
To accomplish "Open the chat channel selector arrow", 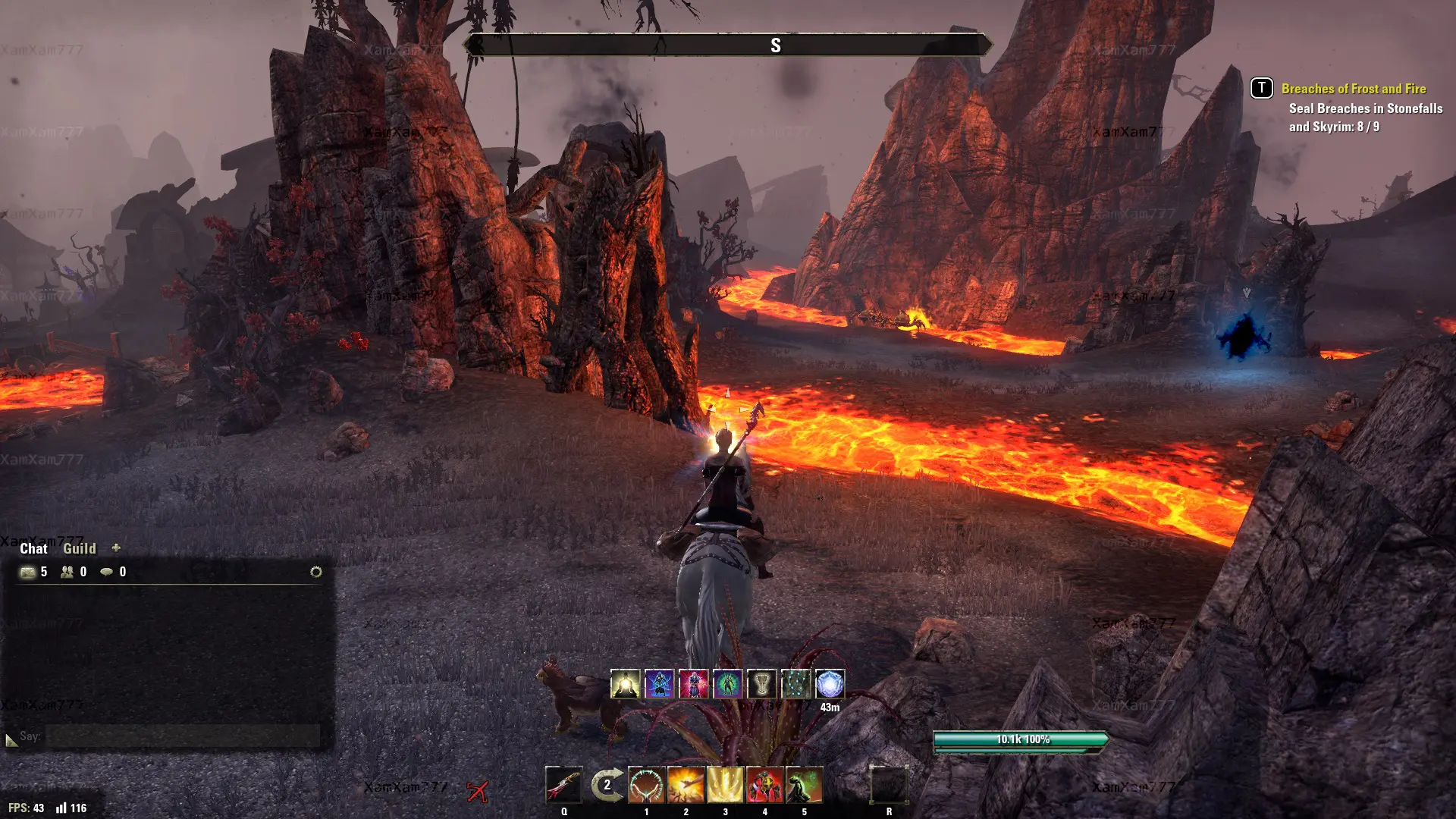I will click(11, 739).
